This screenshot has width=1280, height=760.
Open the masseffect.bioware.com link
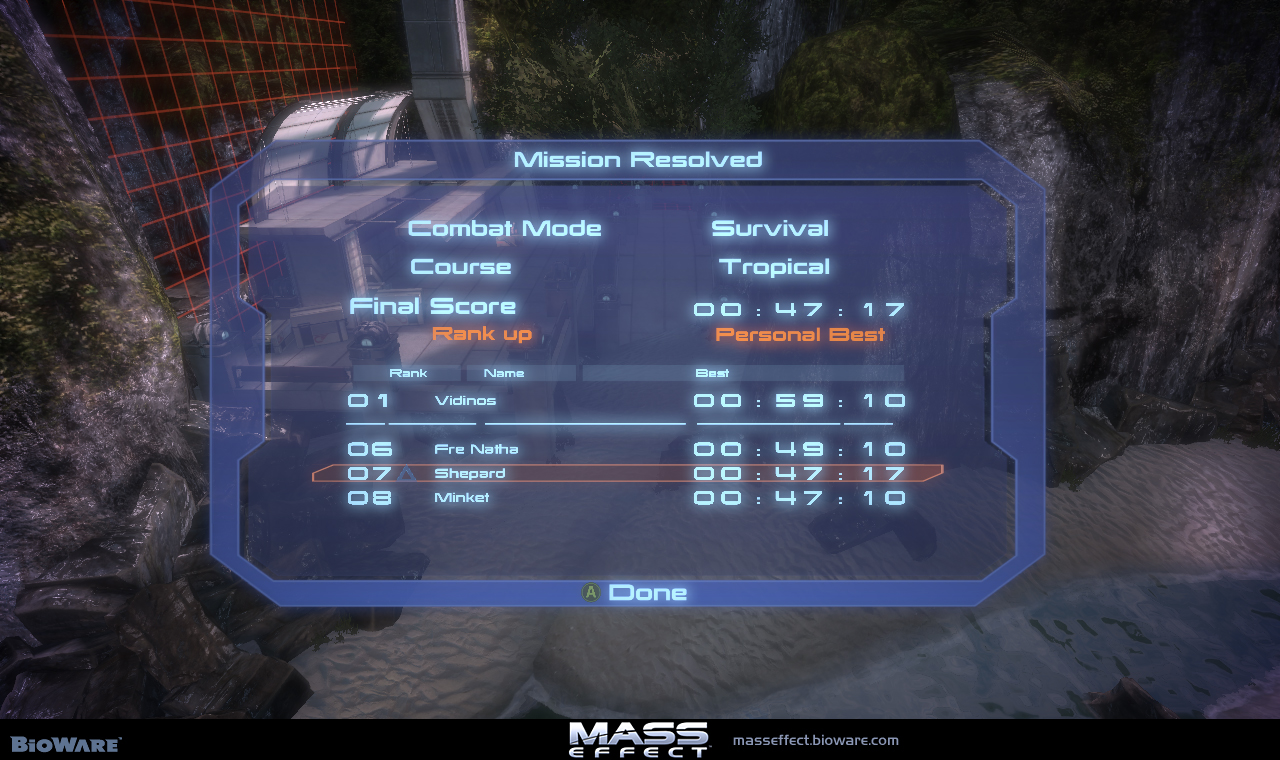(x=815, y=741)
